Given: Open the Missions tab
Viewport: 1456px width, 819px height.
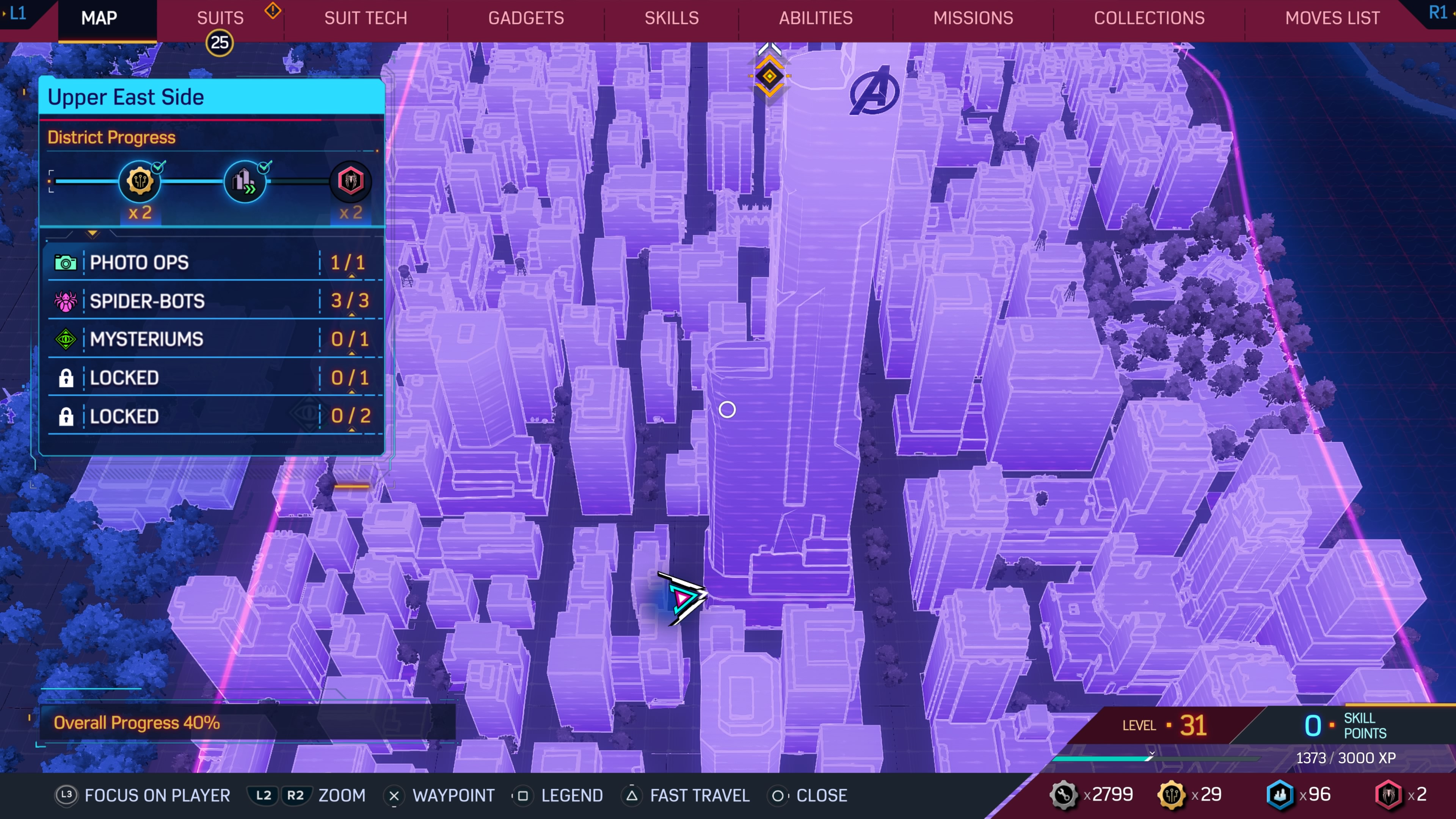Looking at the screenshot, I should [973, 17].
